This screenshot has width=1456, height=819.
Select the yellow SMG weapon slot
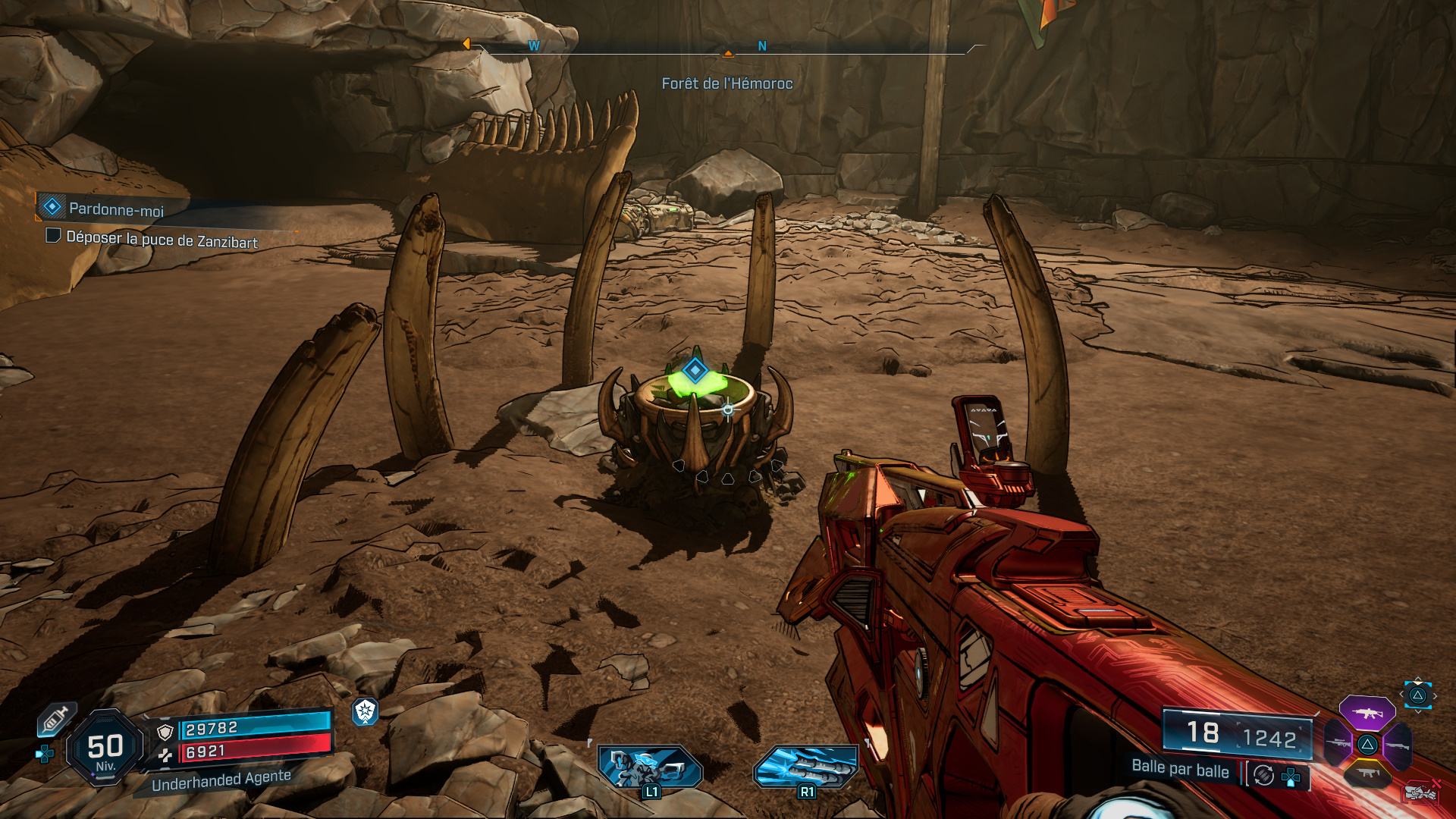point(1368,773)
